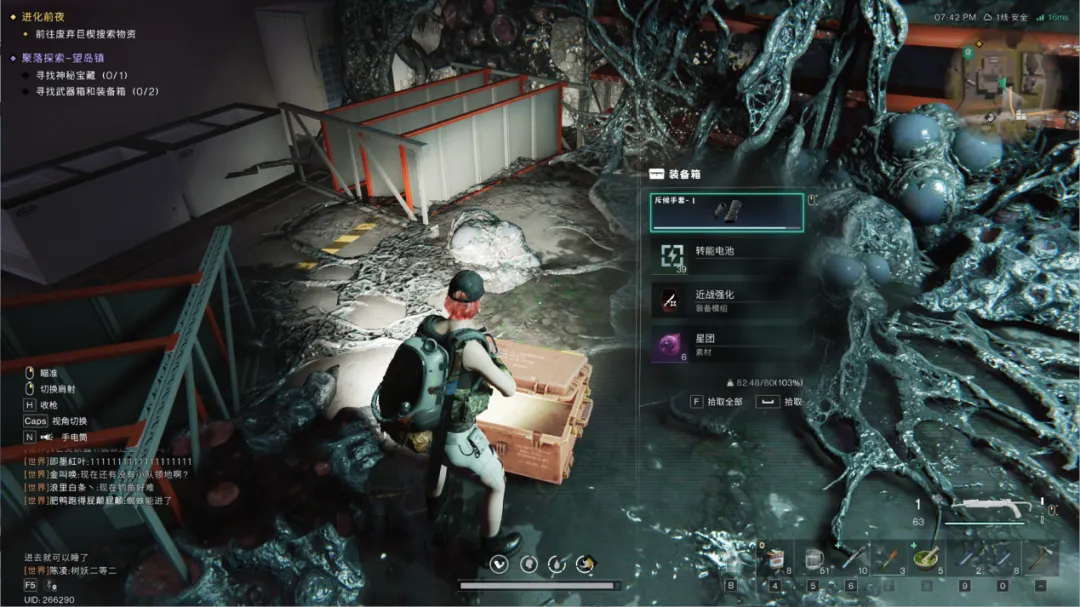Select the orange-handled brush hotbar slot
1080x607 pixels.
[x=889, y=556]
